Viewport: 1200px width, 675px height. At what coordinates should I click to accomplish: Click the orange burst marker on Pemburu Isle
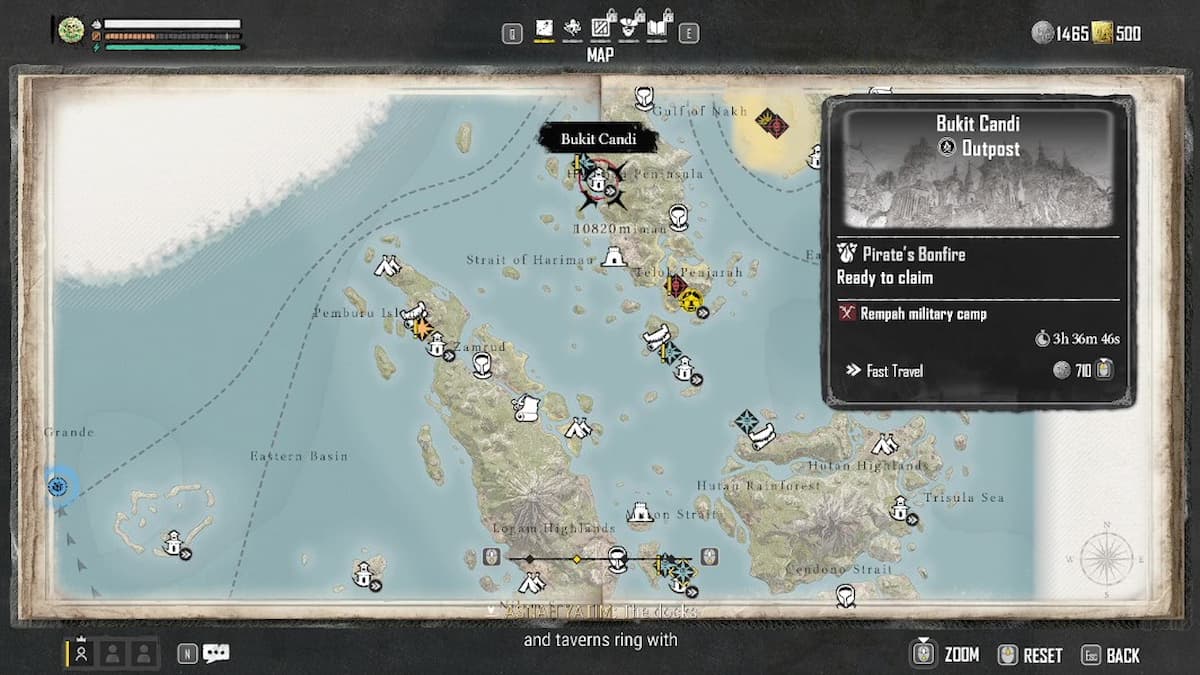(x=421, y=329)
